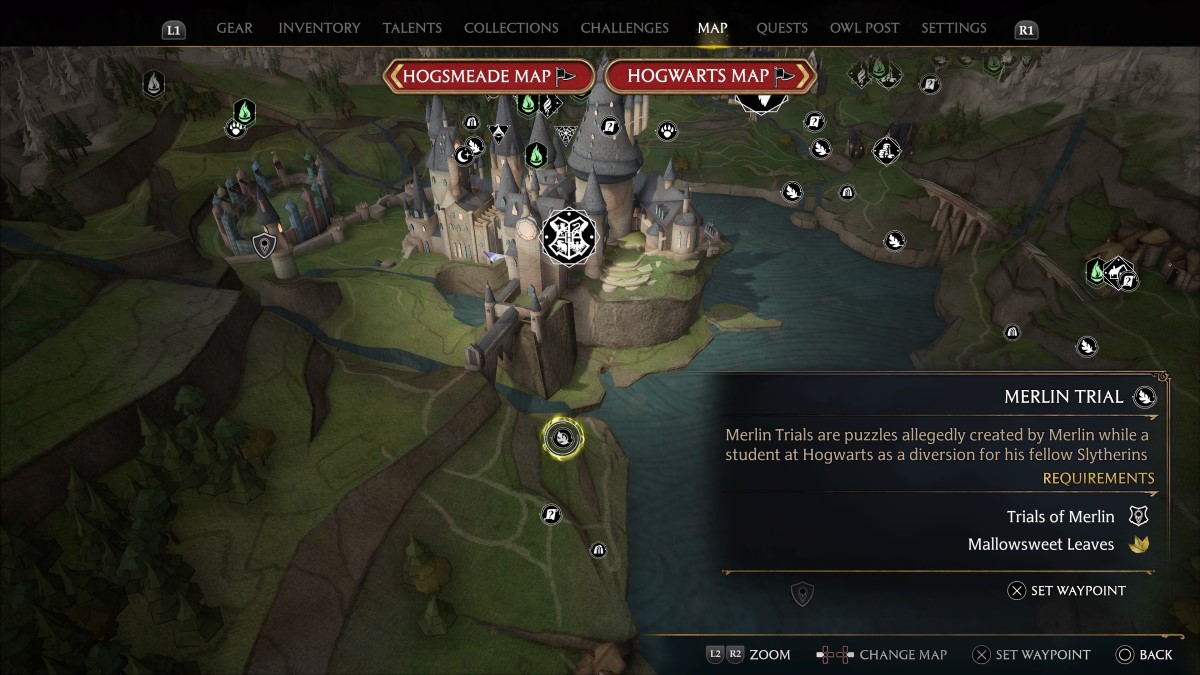Go to the Challenges tab
1200x675 pixels.
(624, 28)
